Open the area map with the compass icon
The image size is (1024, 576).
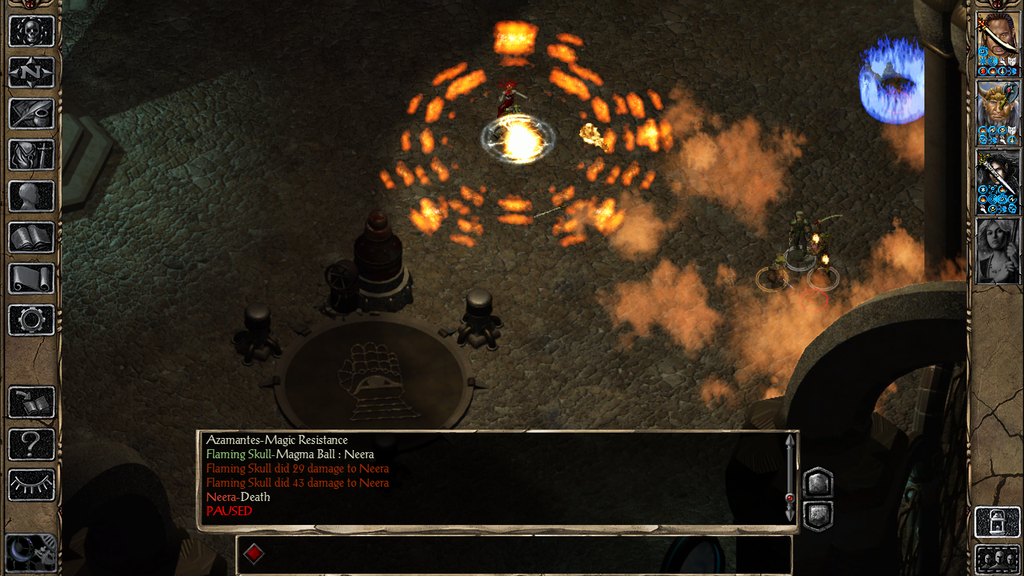pos(31,72)
